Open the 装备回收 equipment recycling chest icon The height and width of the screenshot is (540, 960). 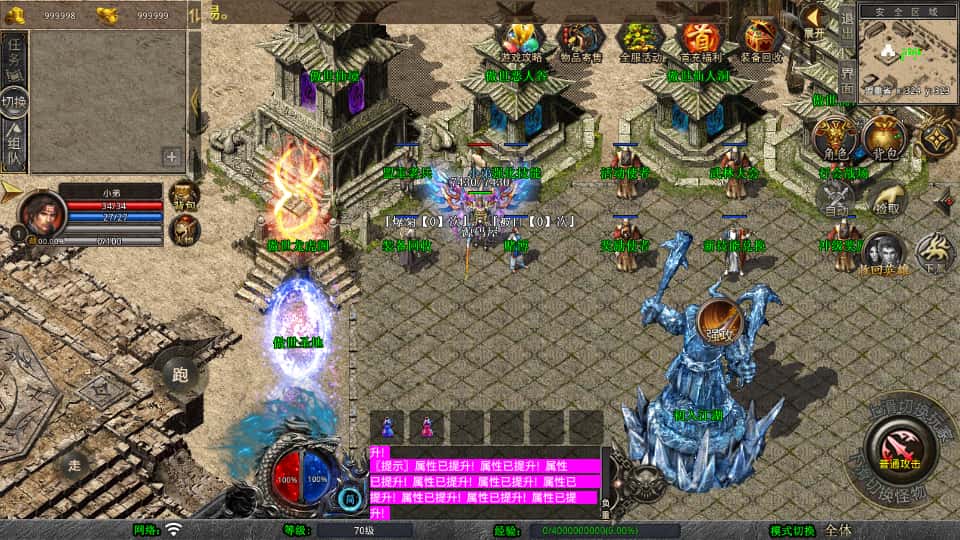762,38
